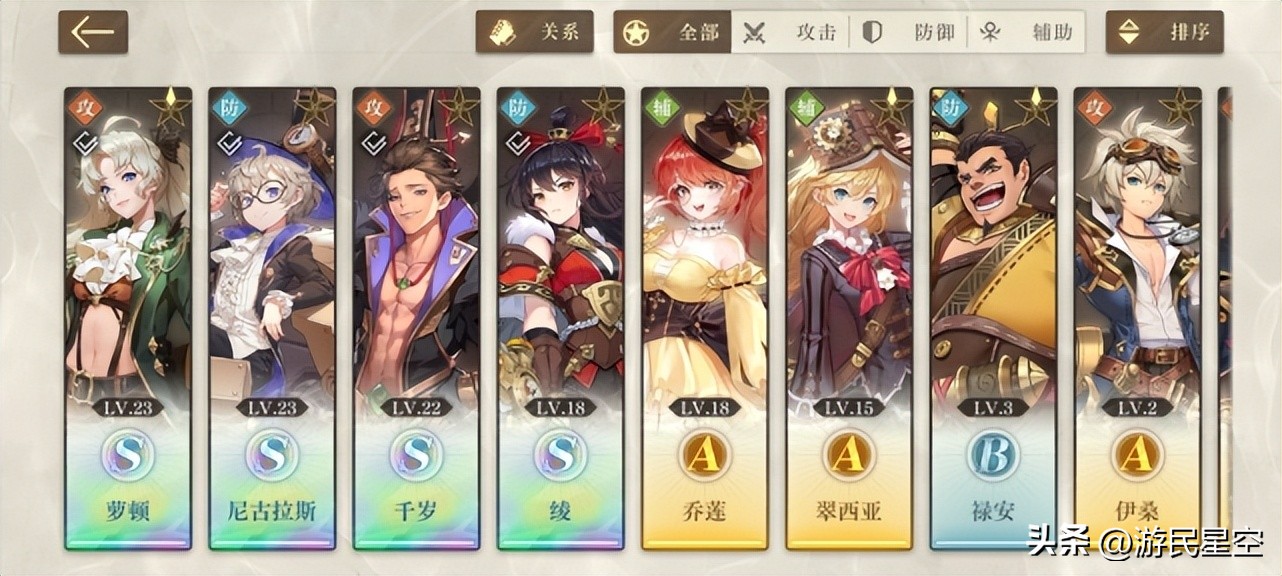Switch to the 全部 filter tab
Viewport: 1282px width, 576px height.
(673, 32)
